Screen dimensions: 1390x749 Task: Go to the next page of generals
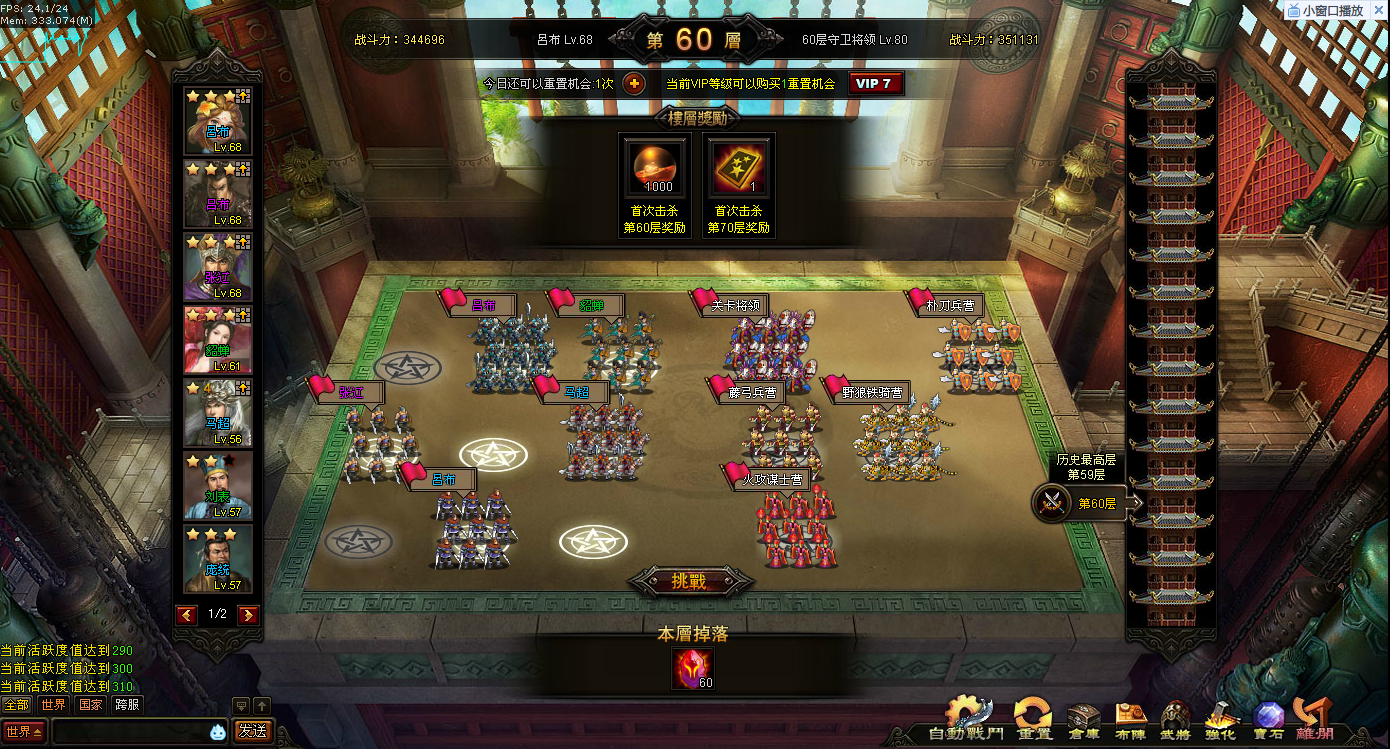tap(249, 615)
